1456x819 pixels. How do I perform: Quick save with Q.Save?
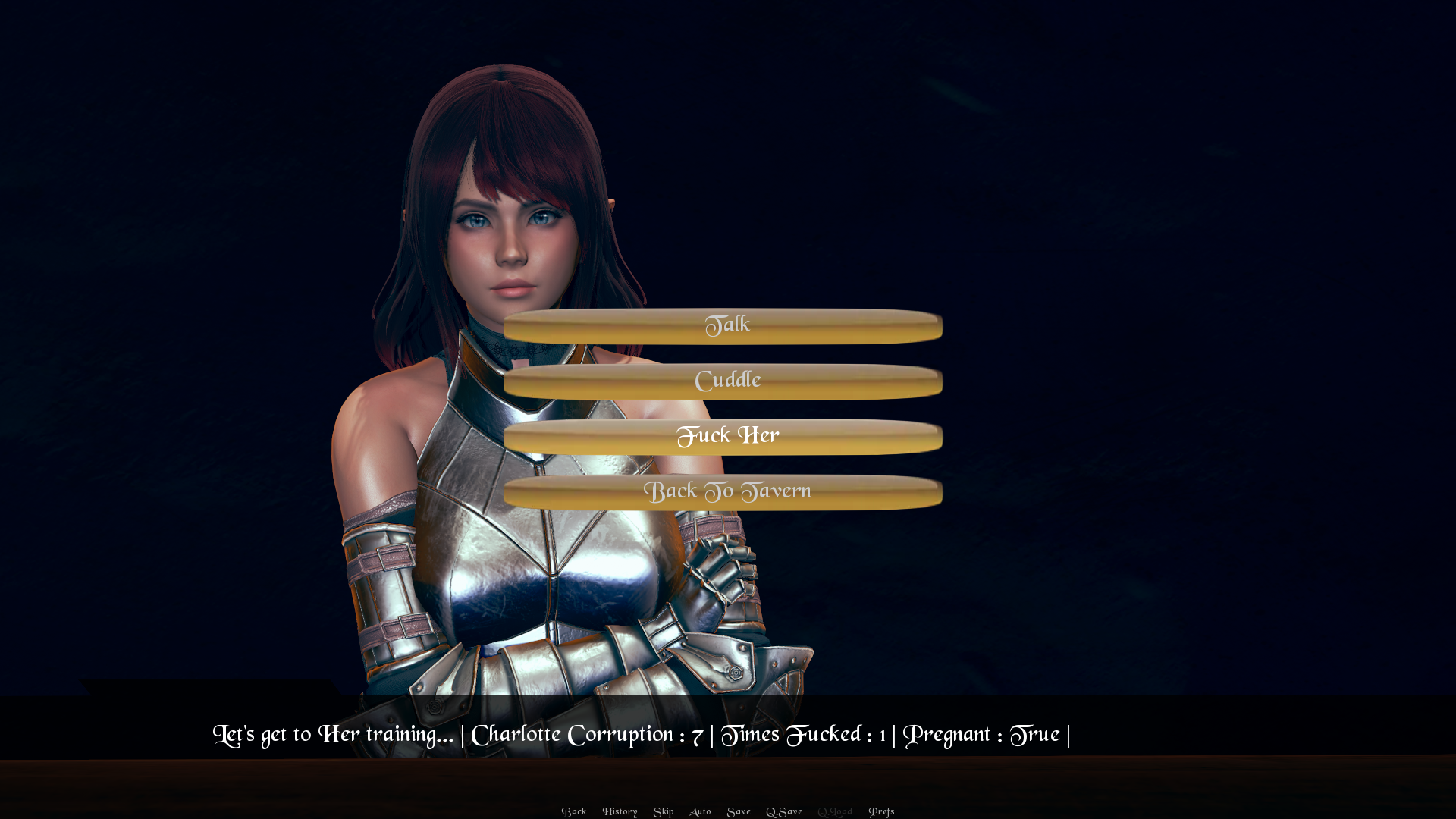pos(784,811)
